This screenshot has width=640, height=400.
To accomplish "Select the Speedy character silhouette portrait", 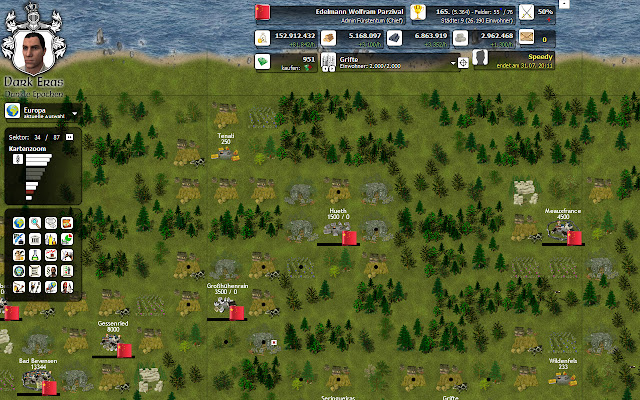I will click(x=481, y=61).
